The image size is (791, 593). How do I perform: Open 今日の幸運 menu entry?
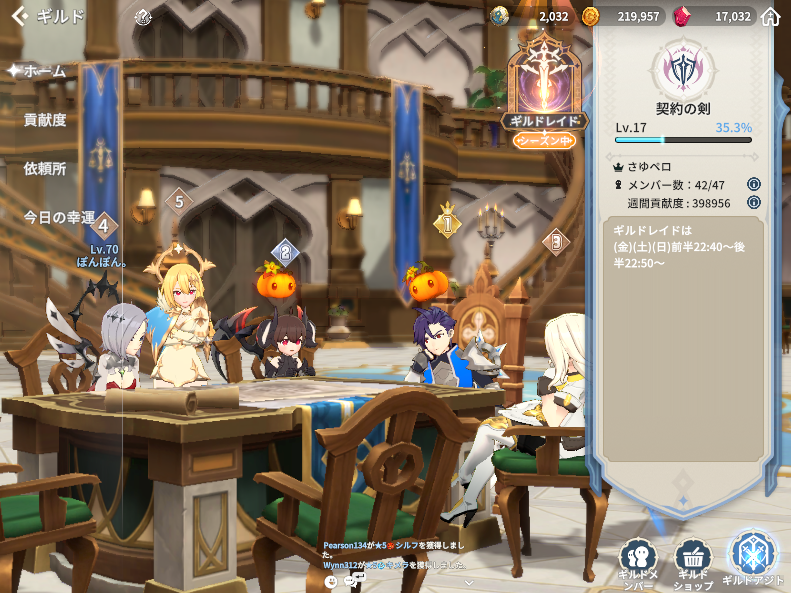click(59, 217)
